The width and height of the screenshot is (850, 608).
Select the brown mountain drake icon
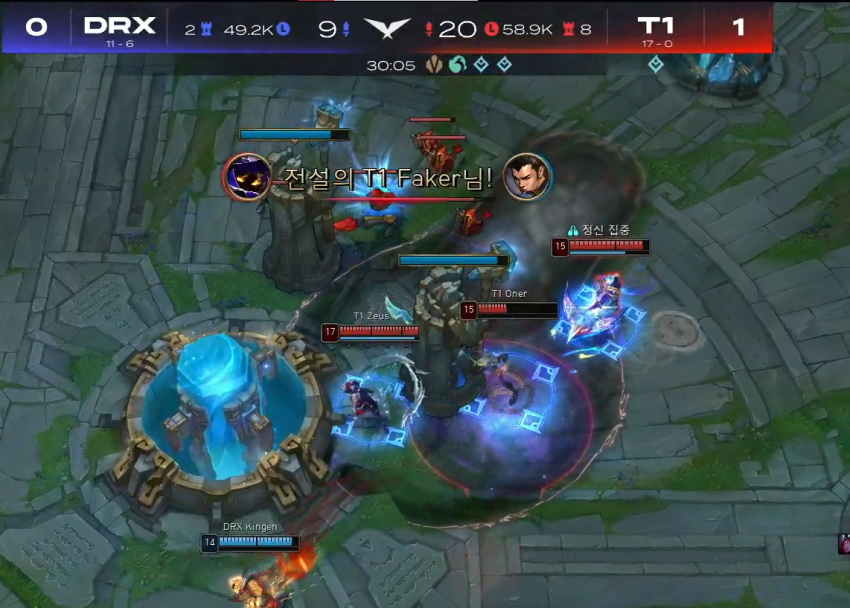434,65
